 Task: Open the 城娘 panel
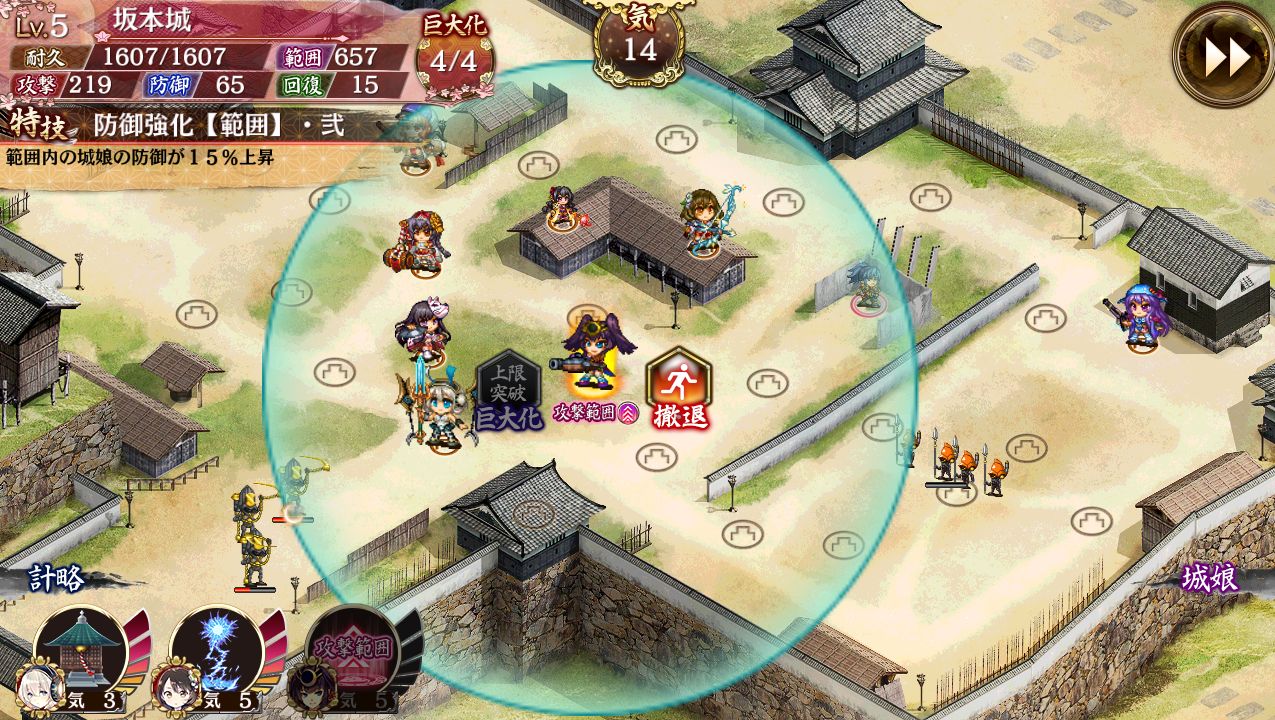(x=1208, y=578)
